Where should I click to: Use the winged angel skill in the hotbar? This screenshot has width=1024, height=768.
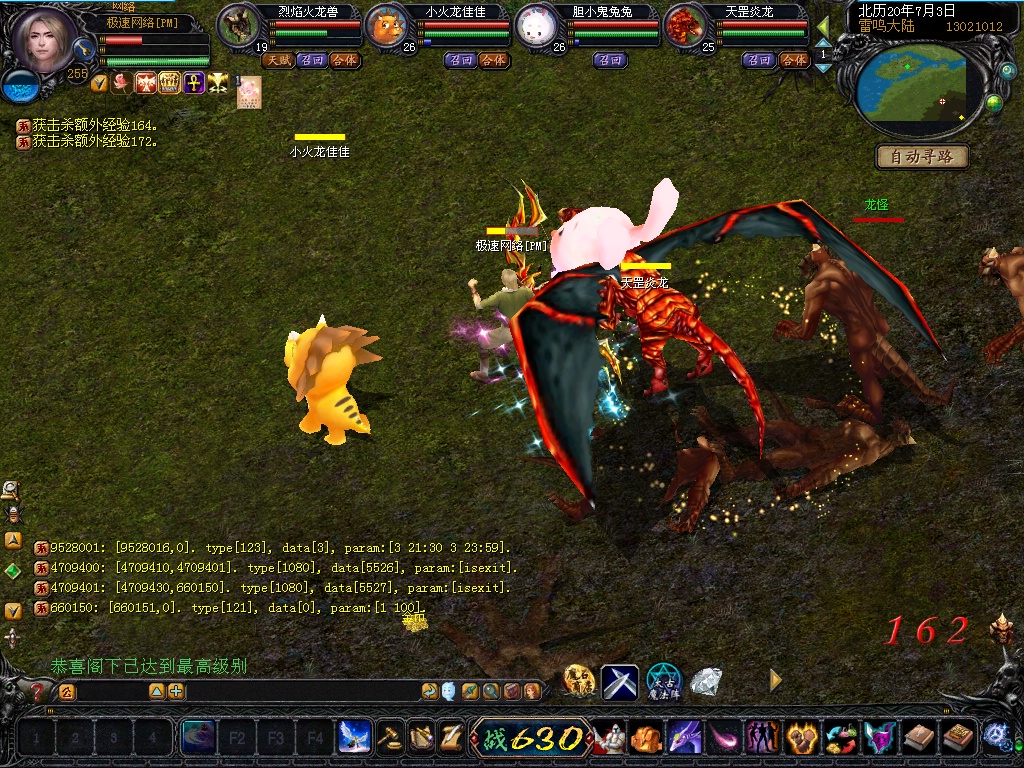click(354, 738)
